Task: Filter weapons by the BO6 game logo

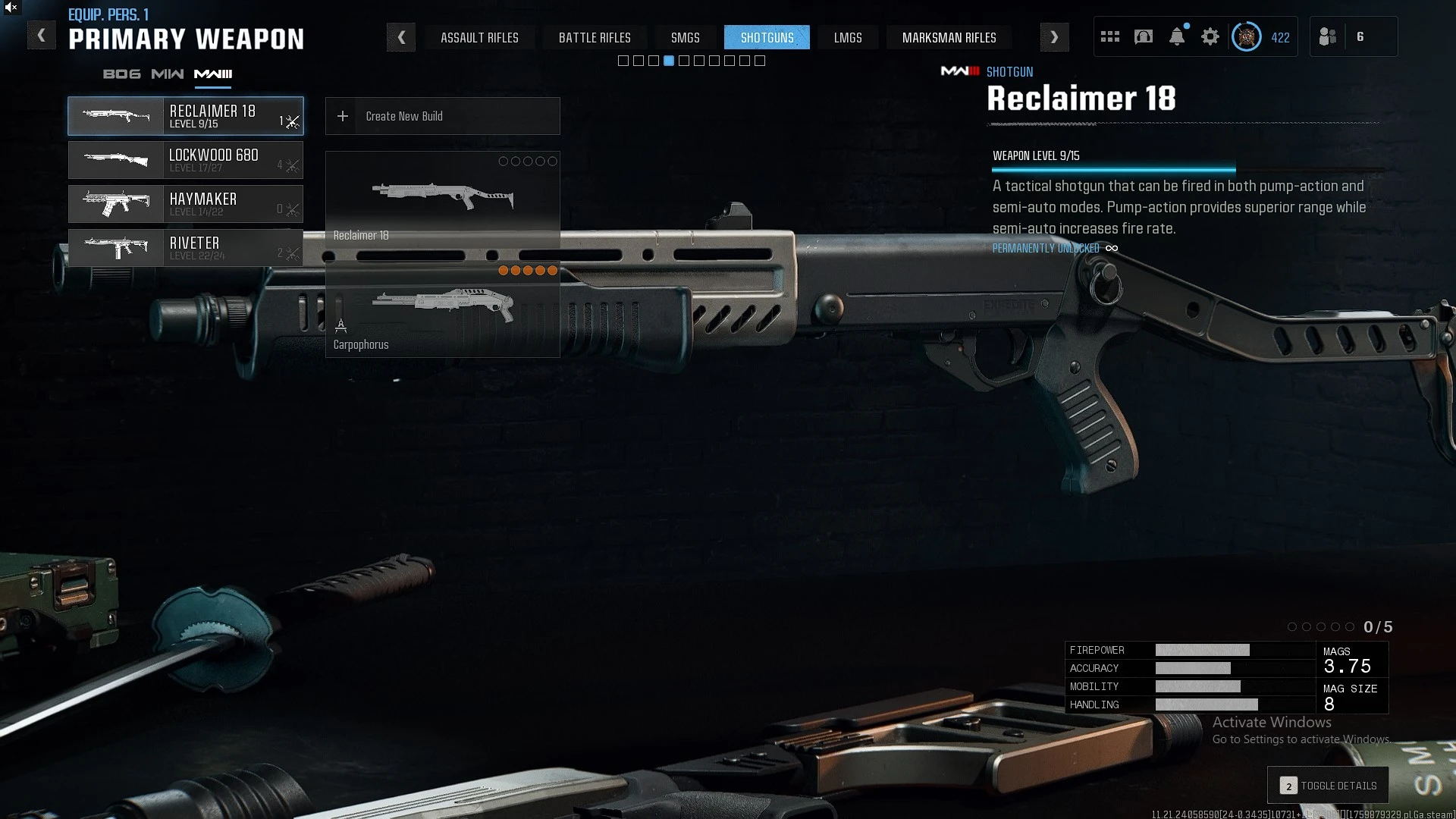Action: 121,74
